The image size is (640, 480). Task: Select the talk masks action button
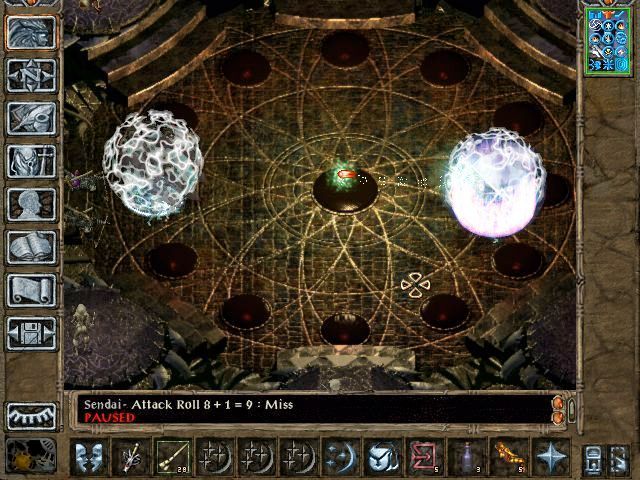[89, 457]
